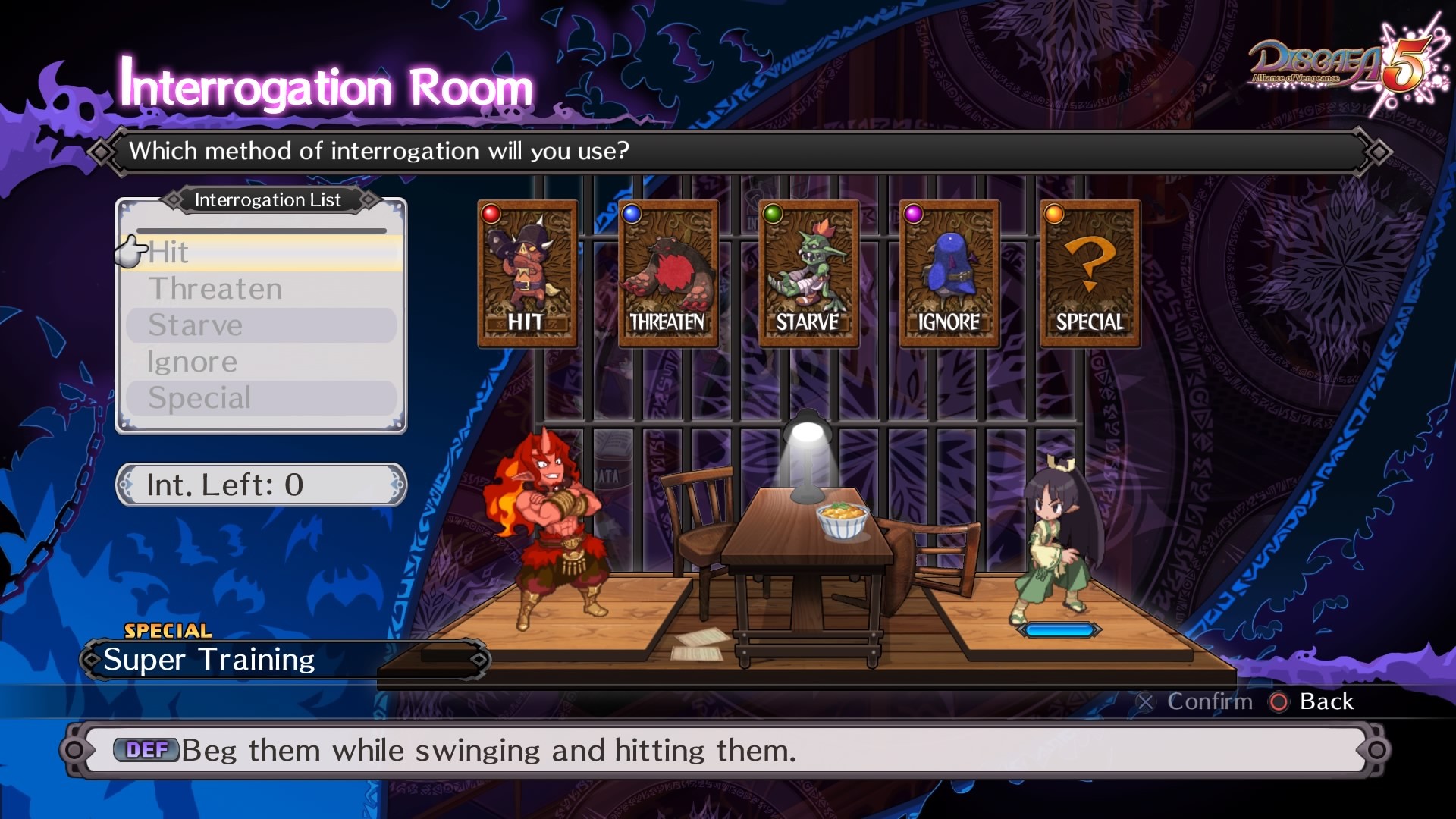The height and width of the screenshot is (819, 1456).
Task: Select the THREATEN card
Action: coord(668,273)
